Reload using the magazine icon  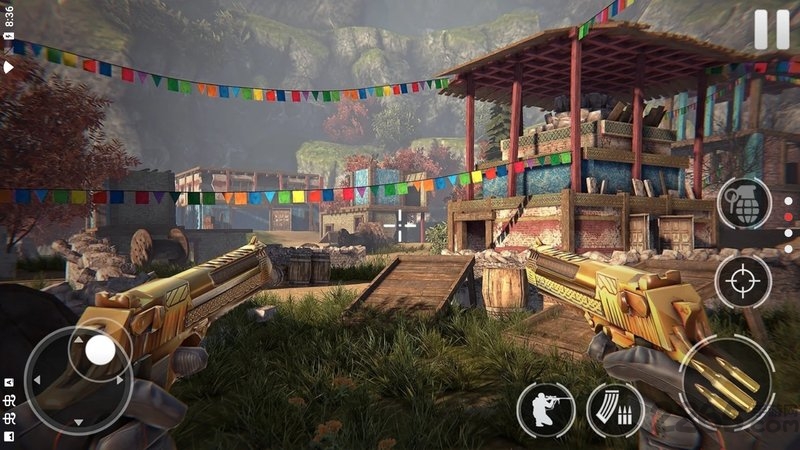tap(615, 410)
